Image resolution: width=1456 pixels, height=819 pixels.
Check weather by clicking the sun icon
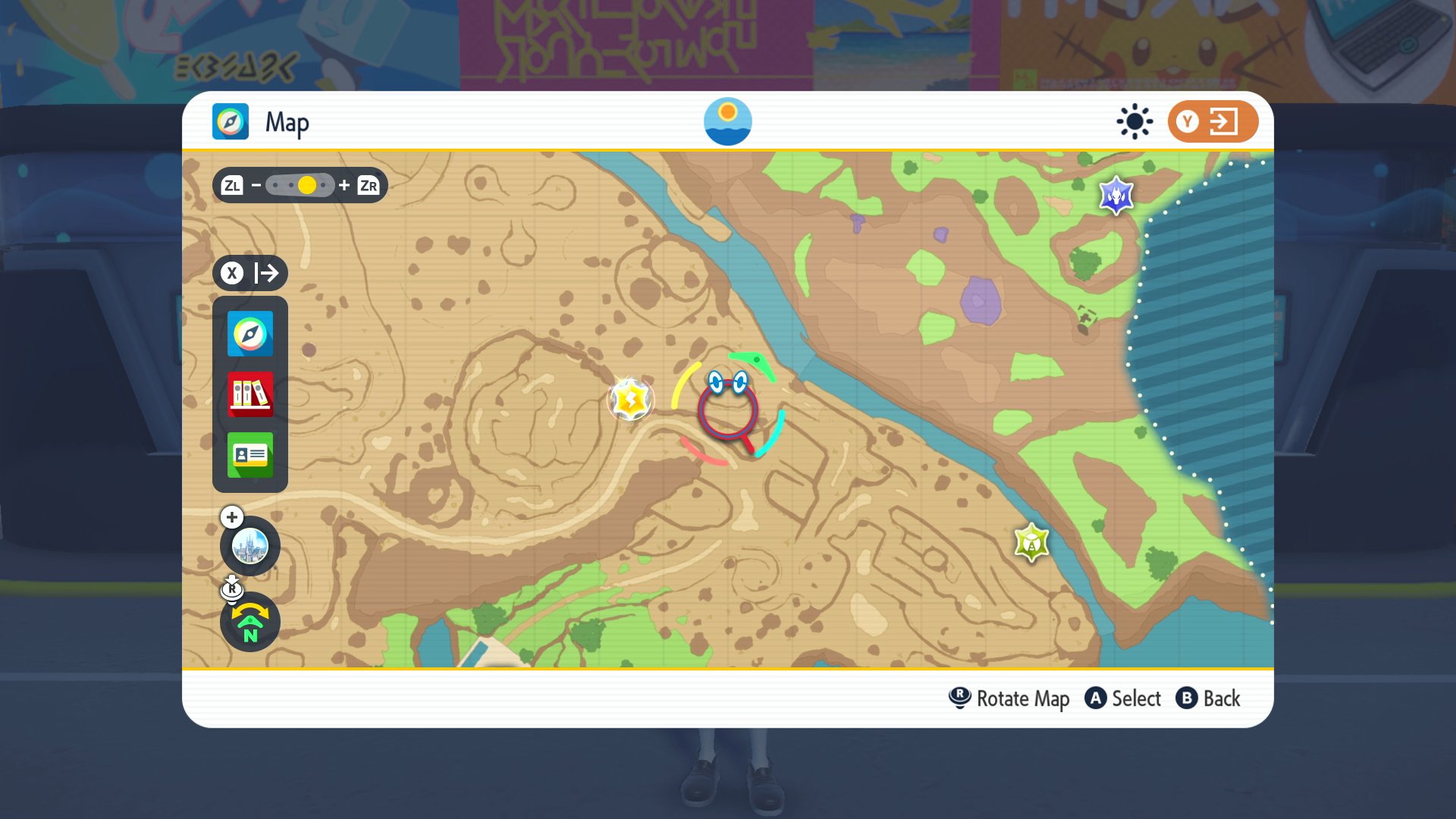[x=729, y=121]
